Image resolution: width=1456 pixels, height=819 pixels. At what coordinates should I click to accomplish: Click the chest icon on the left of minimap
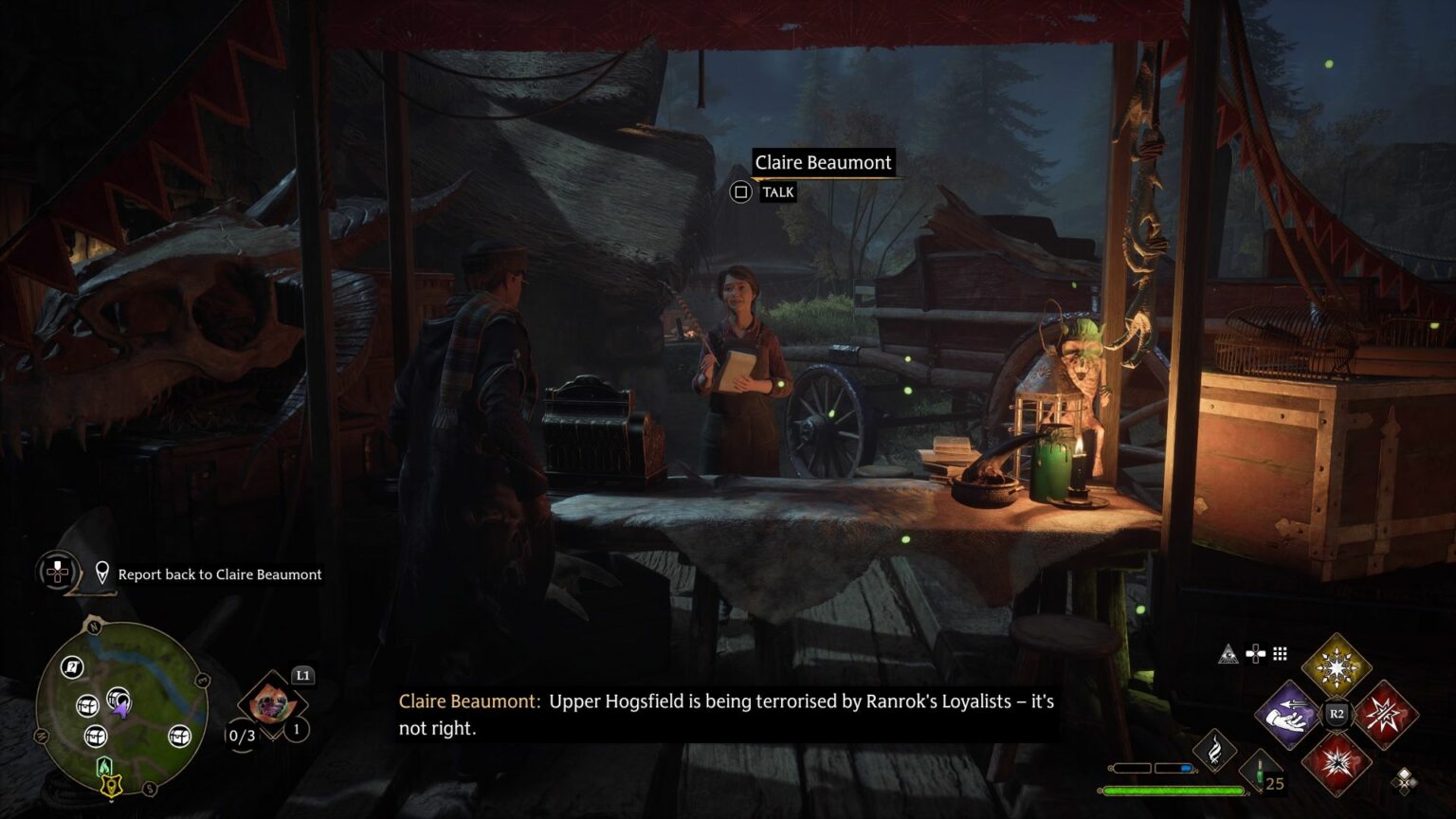[x=87, y=706]
